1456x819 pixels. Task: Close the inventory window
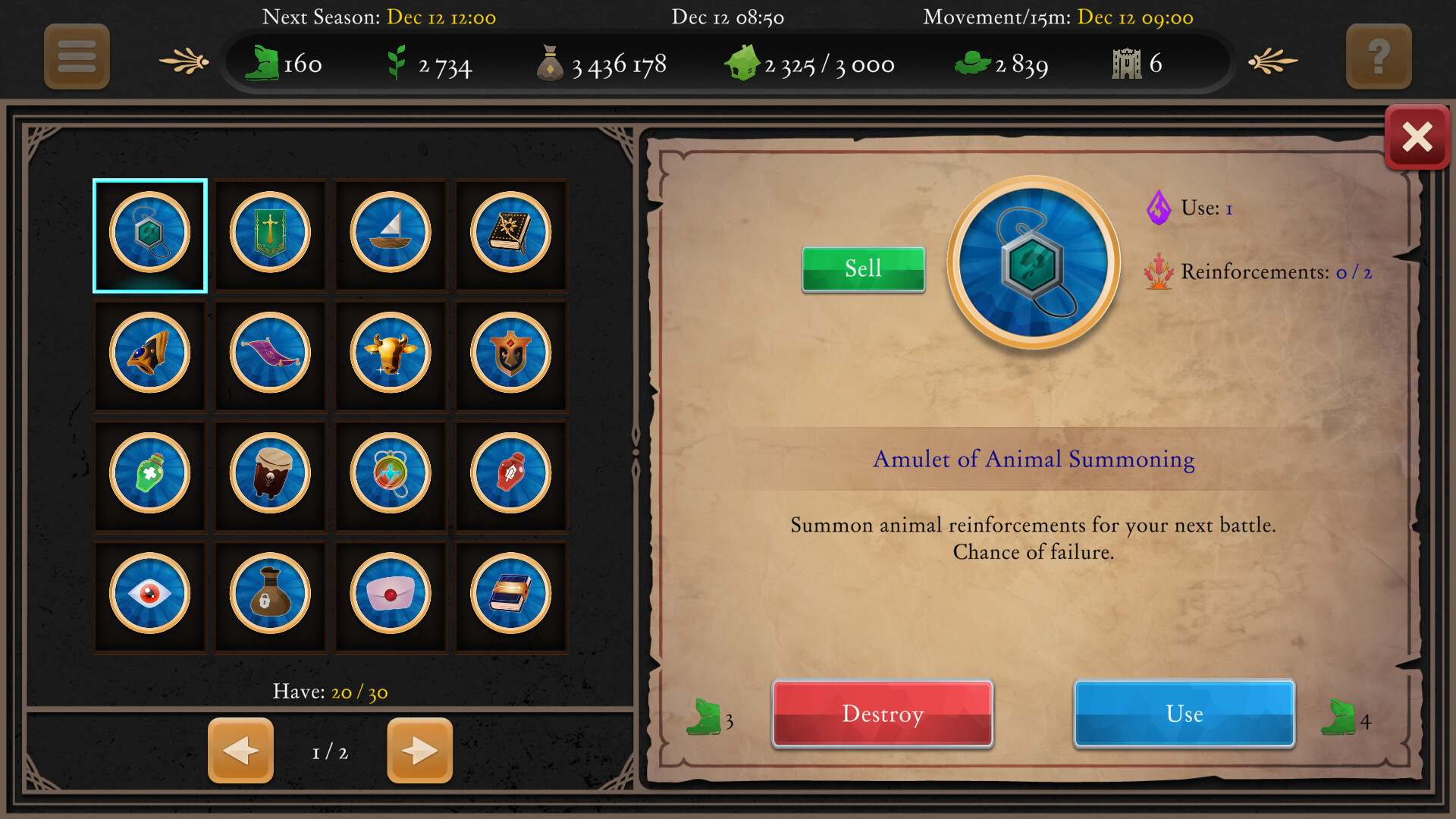(x=1417, y=136)
